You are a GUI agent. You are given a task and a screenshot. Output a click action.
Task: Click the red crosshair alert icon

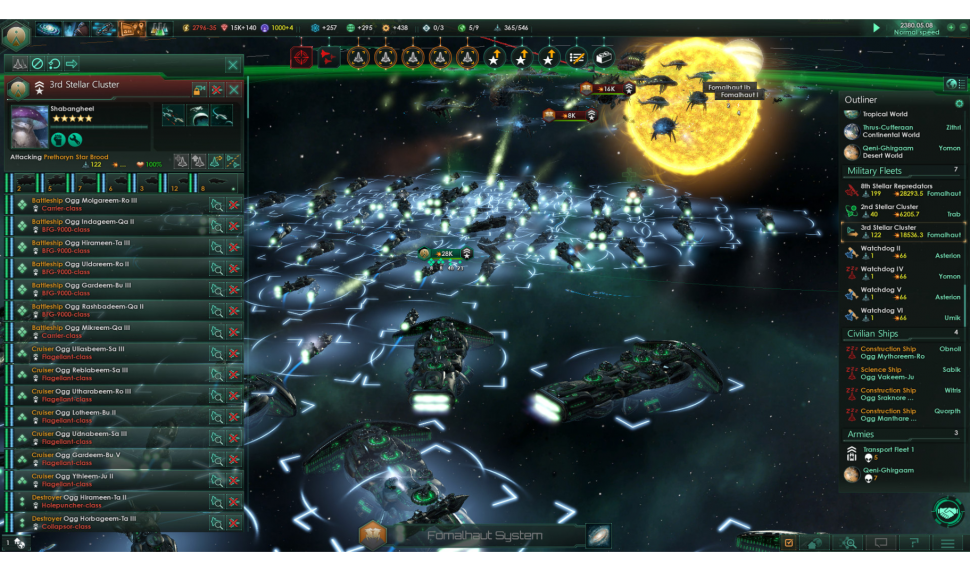pos(301,57)
